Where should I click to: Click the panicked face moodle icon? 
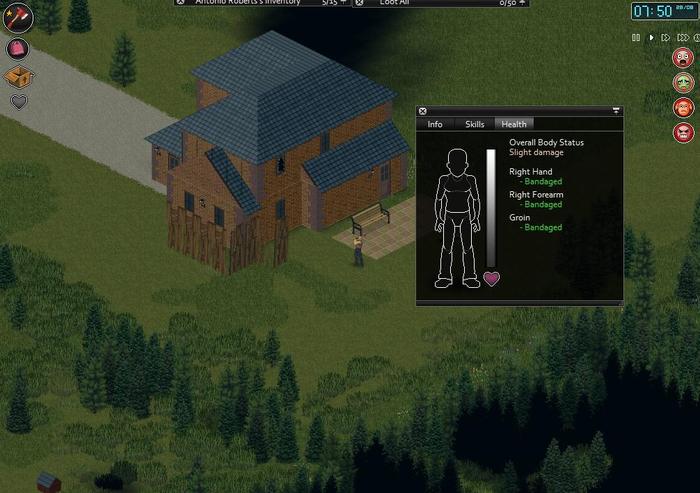click(x=683, y=57)
